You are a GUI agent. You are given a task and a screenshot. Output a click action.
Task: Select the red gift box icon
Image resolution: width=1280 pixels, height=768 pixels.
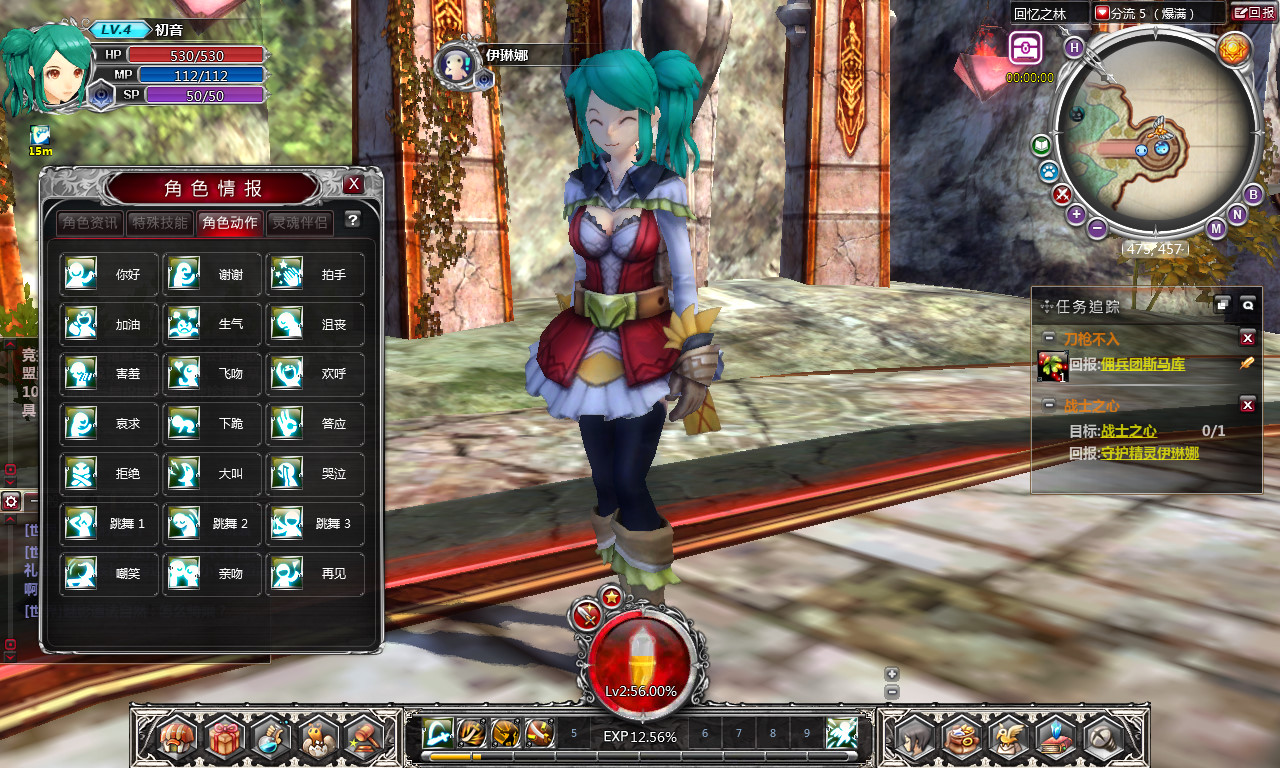[226, 738]
